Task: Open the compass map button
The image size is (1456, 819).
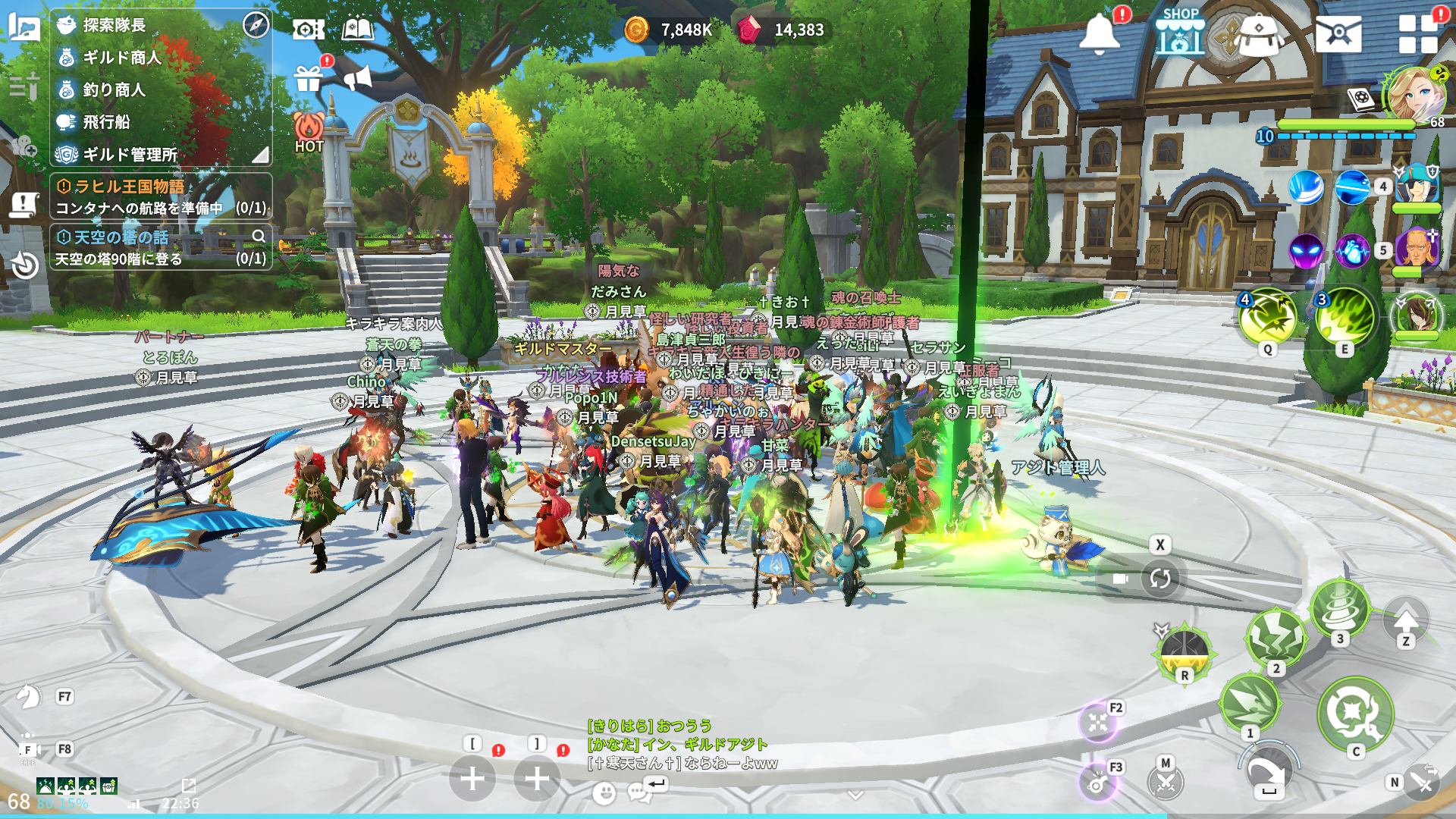Action: coord(256,25)
